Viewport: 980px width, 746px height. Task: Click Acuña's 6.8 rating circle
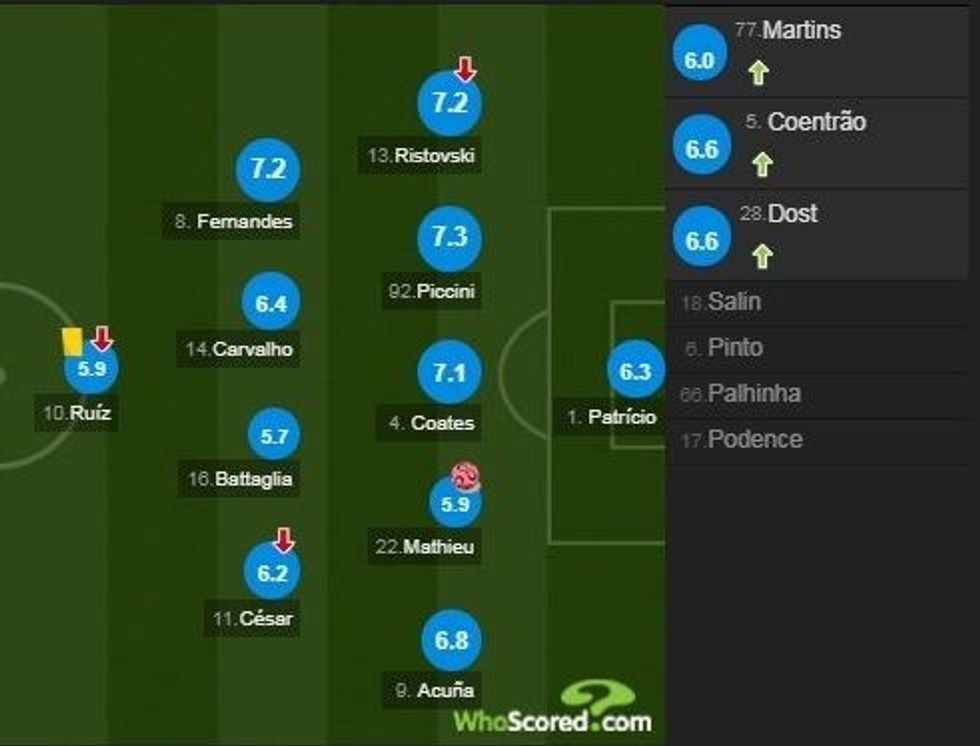pos(452,640)
